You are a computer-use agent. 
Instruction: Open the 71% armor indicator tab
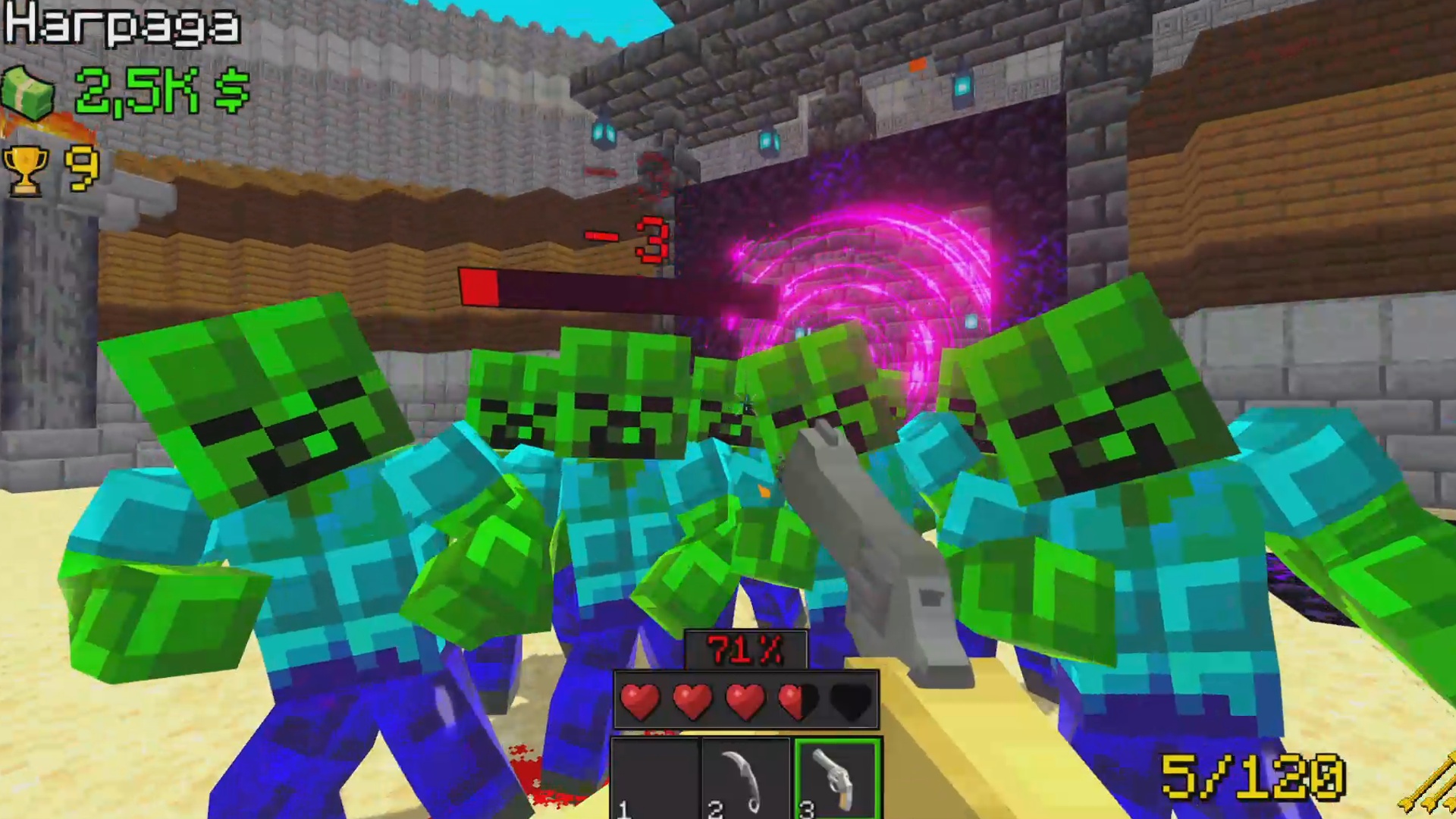pyautogui.click(x=745, y=650)
